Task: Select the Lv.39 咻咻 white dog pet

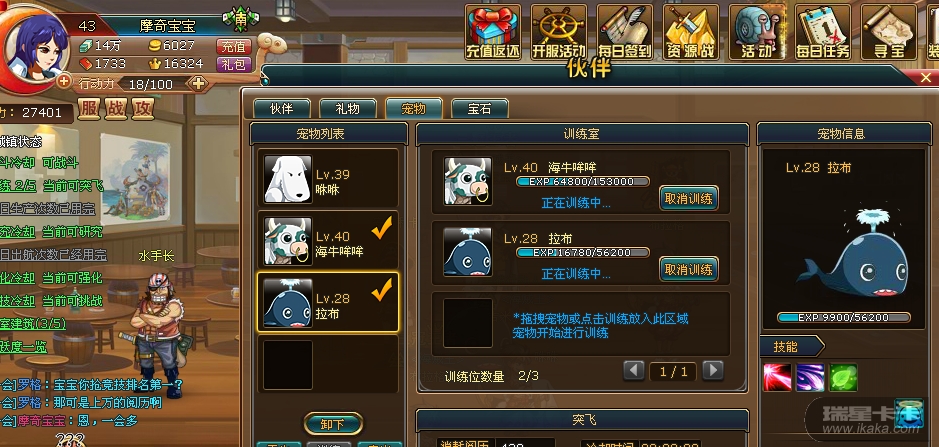Action: 329,180
